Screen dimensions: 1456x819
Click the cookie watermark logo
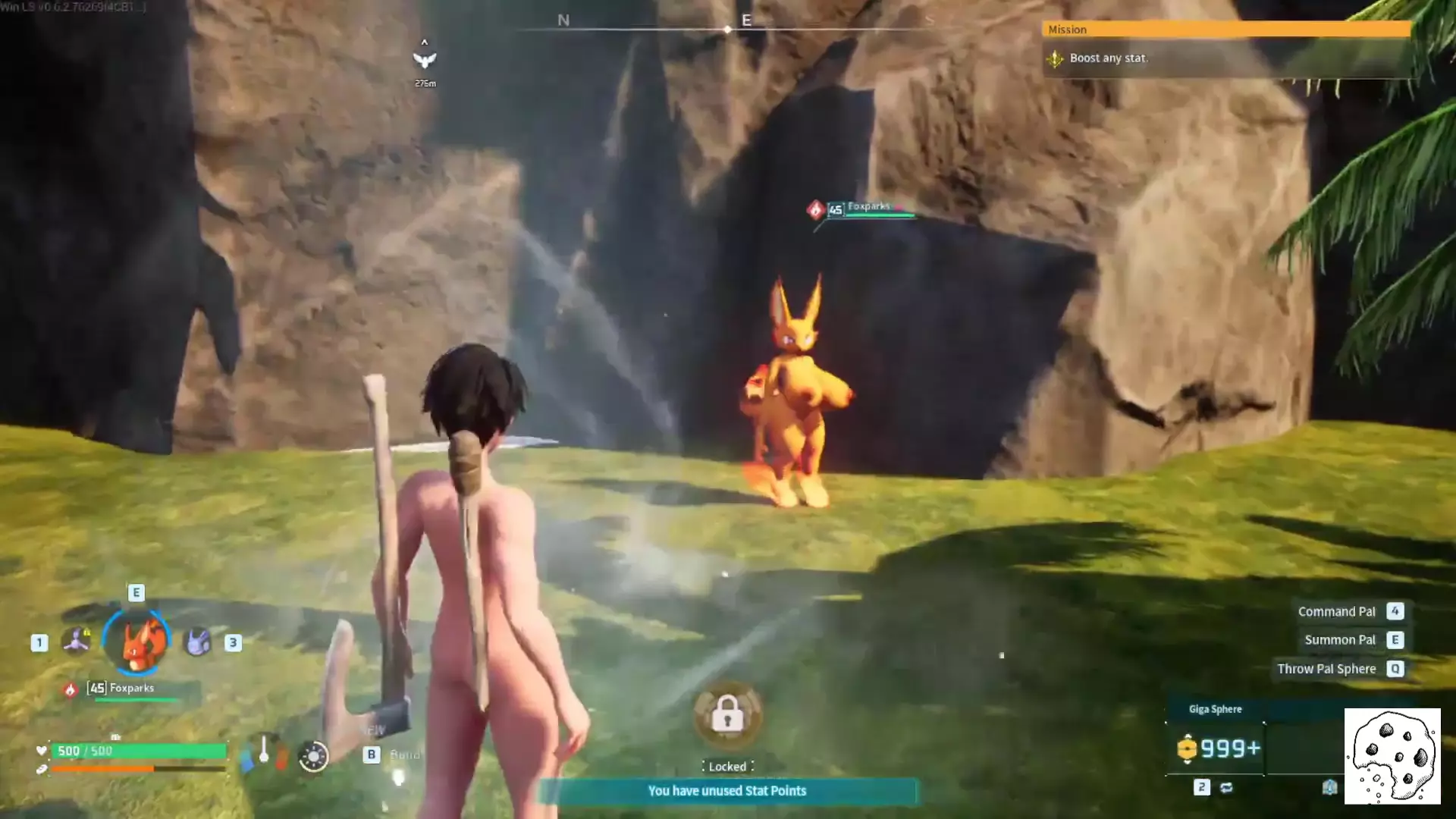(x=1392, y=756)
